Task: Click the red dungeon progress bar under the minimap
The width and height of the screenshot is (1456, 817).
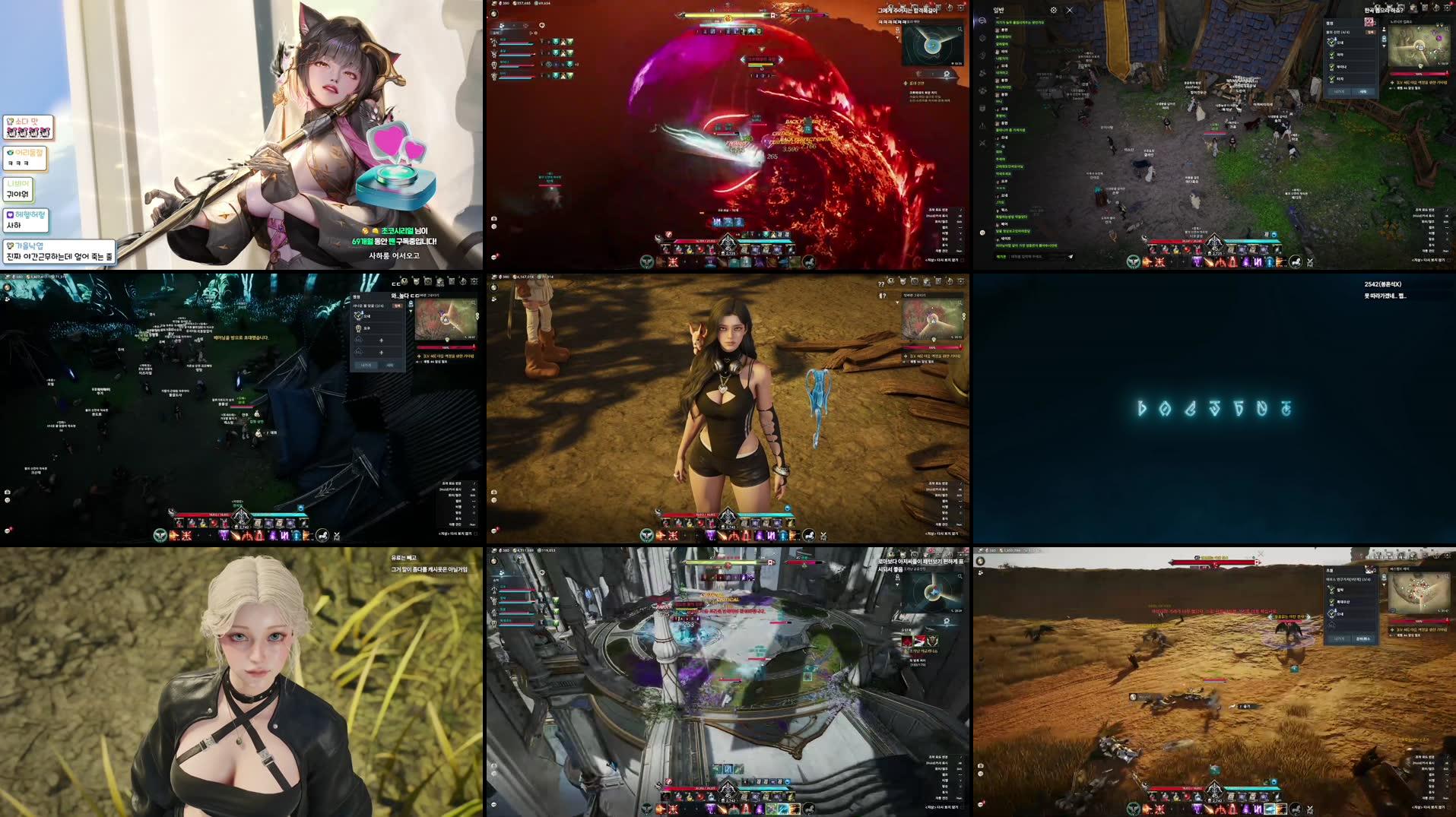Action: point(1419,74)
